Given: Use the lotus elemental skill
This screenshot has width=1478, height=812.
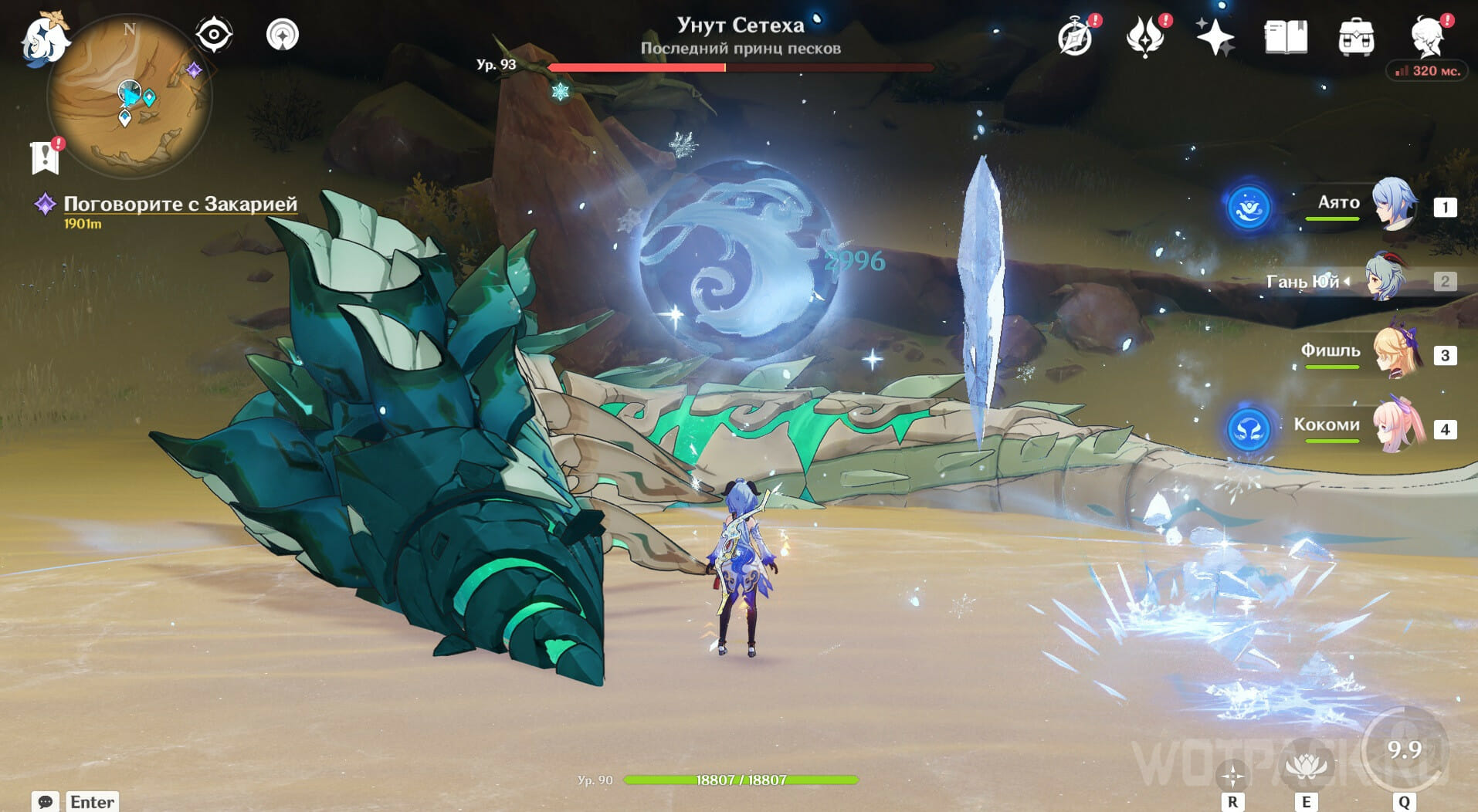Looking at the screenshot, I should 1306,766.
